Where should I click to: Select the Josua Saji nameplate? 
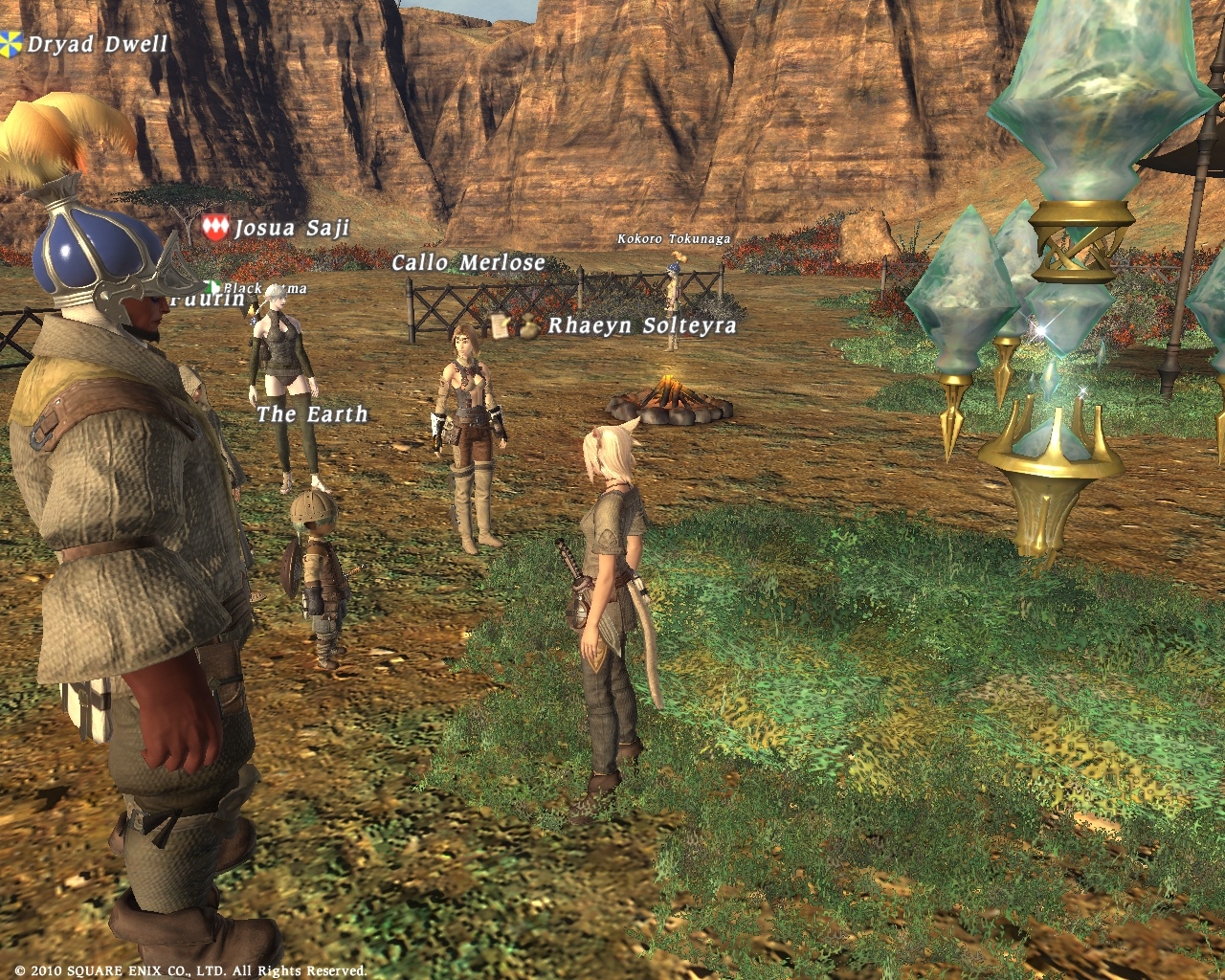tap(291, 228)
